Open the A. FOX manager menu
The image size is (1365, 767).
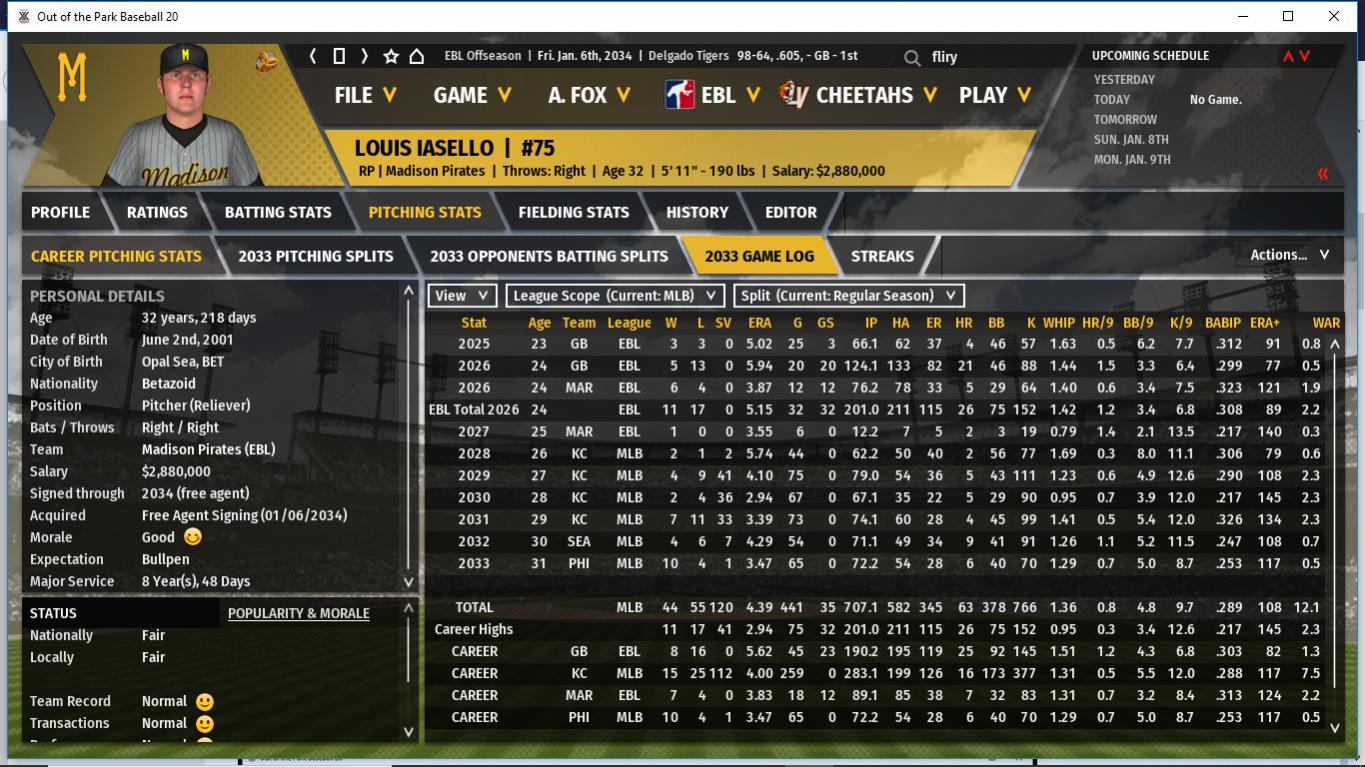pyautogui.click(x=589, y=95)
